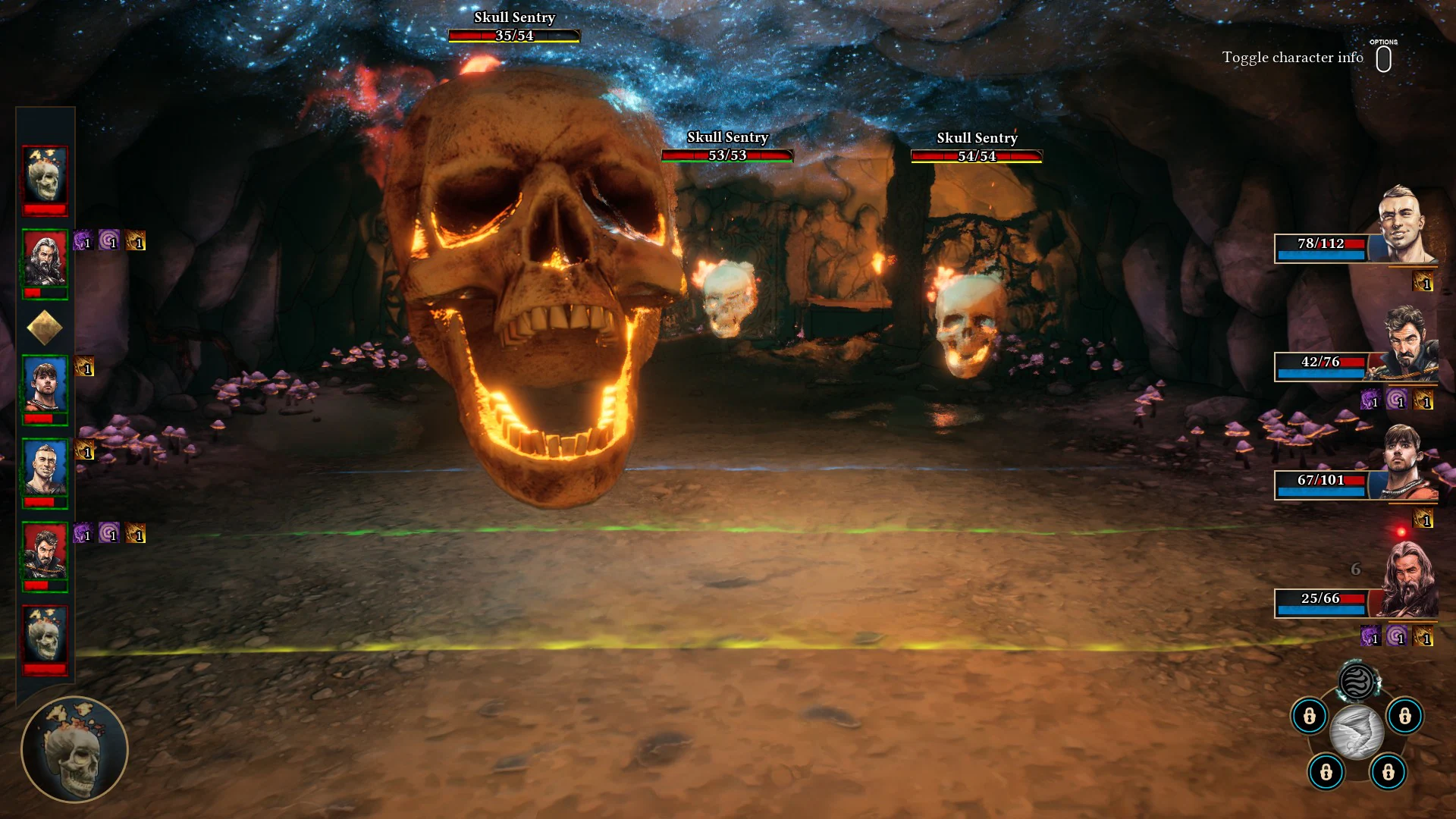The image size is (1456, 819).
Task: Click the skull portrait in the bottom-left circle
Action: [76, 749]
